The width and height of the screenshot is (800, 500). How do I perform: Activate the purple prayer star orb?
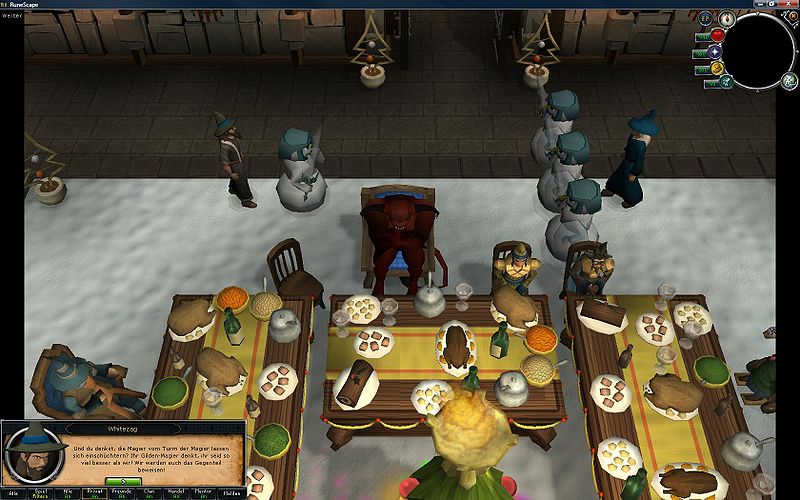coord(716,51)
